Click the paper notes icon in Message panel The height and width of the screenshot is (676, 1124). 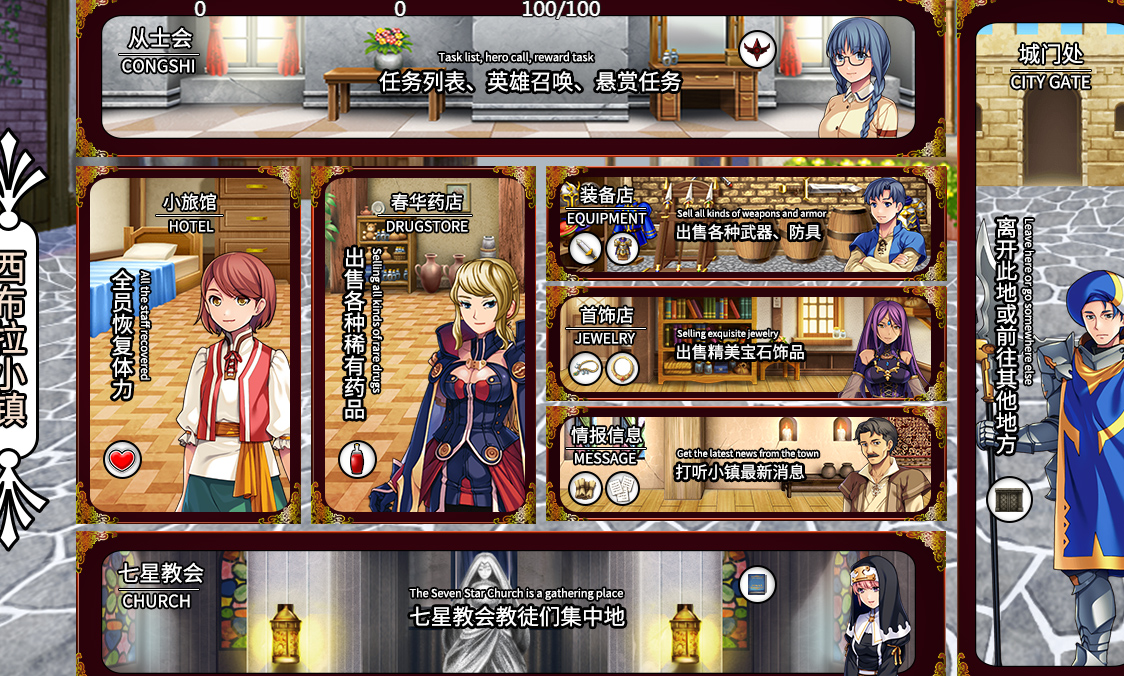622,488
